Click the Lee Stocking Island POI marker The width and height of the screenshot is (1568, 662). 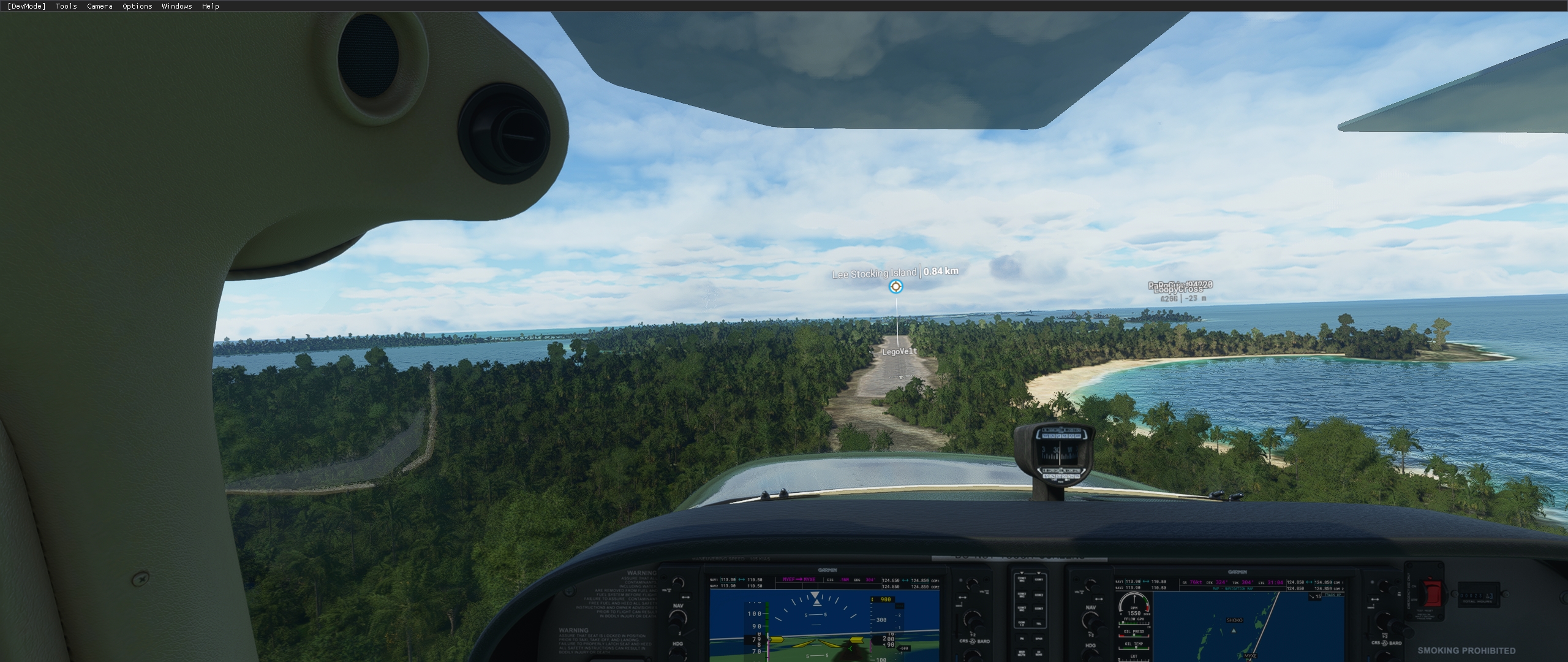pyautogui.click(x=896, y=286)
